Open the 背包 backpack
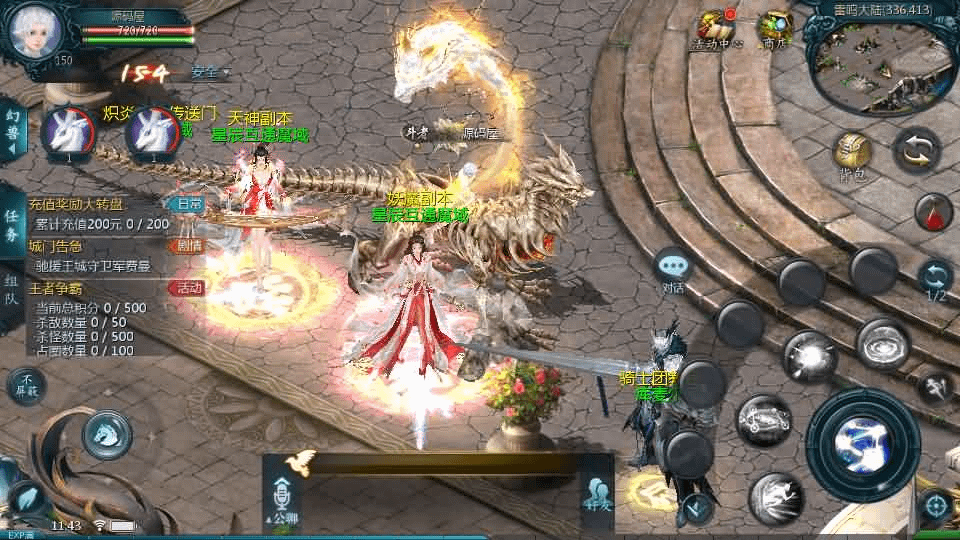 pos(852,155)
